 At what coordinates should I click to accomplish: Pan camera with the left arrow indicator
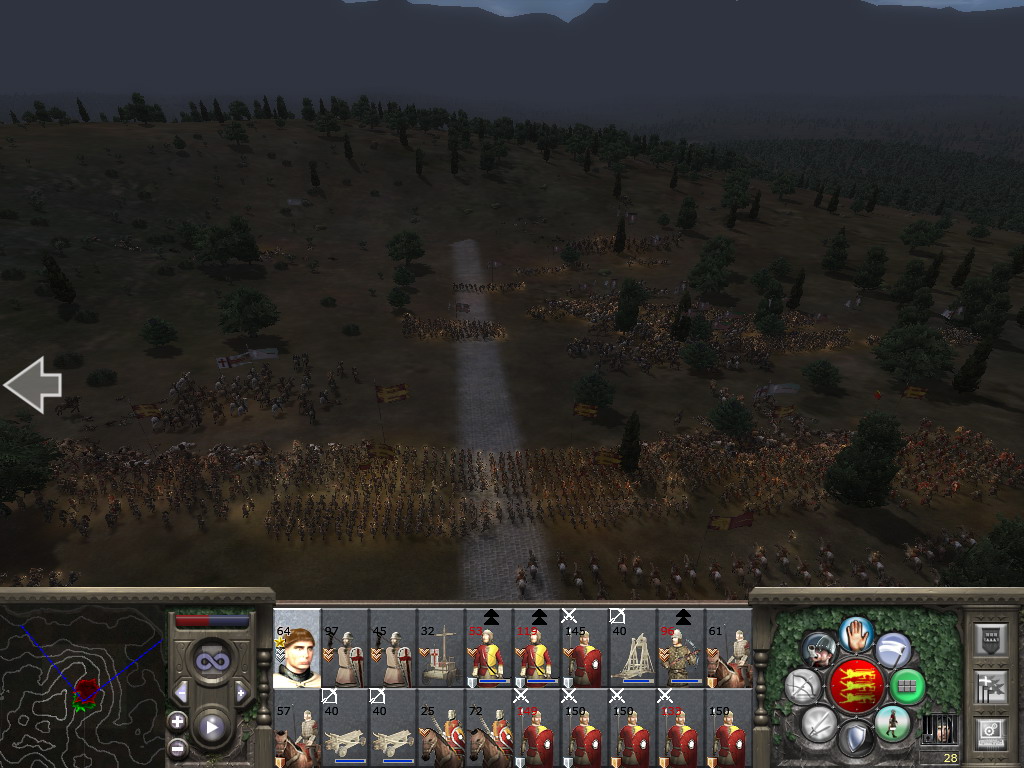[x=32, y=385]
